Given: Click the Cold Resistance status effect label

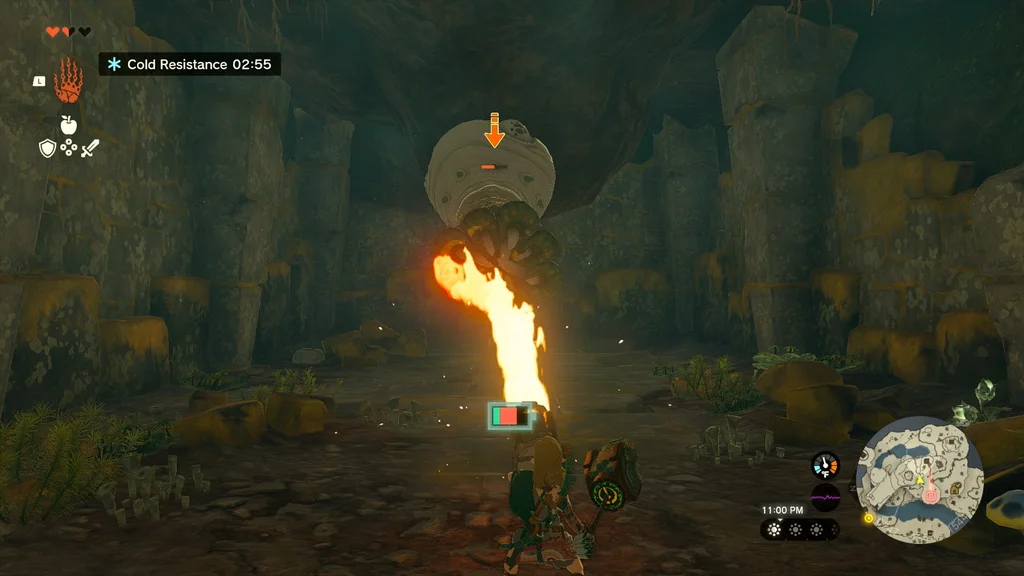Looking at the screenshot, I should [x=189, y=64].
